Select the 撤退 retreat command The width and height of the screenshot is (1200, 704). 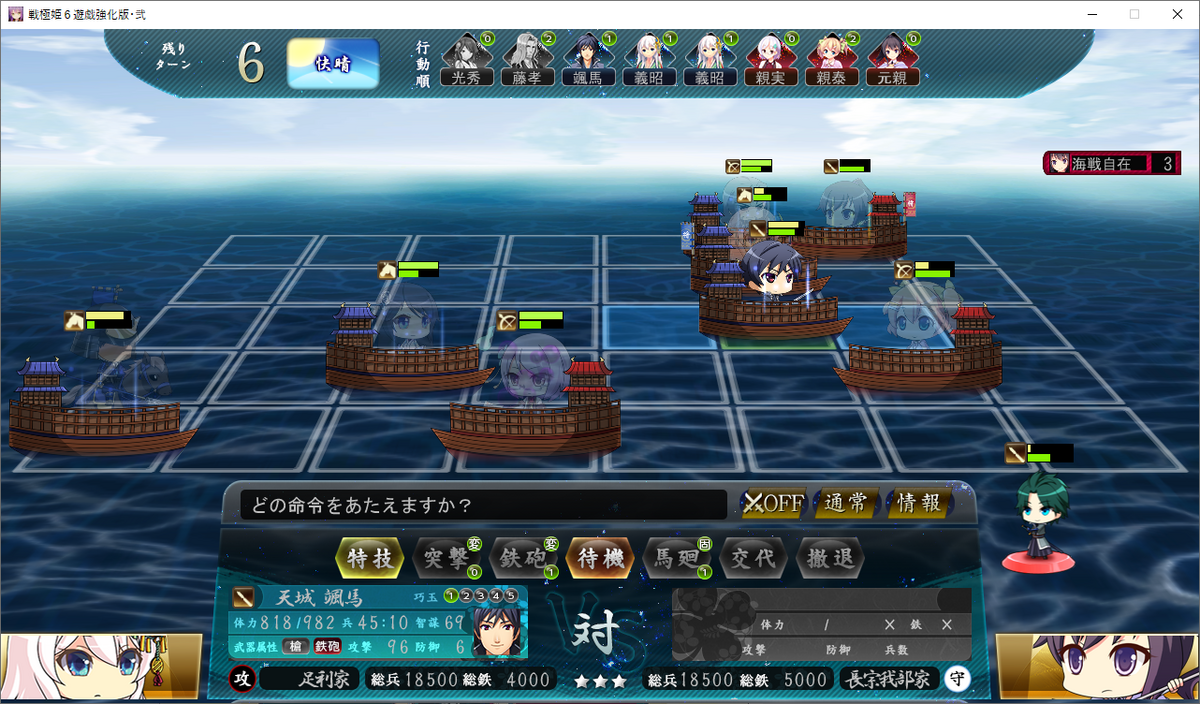(x=830, y=557)
